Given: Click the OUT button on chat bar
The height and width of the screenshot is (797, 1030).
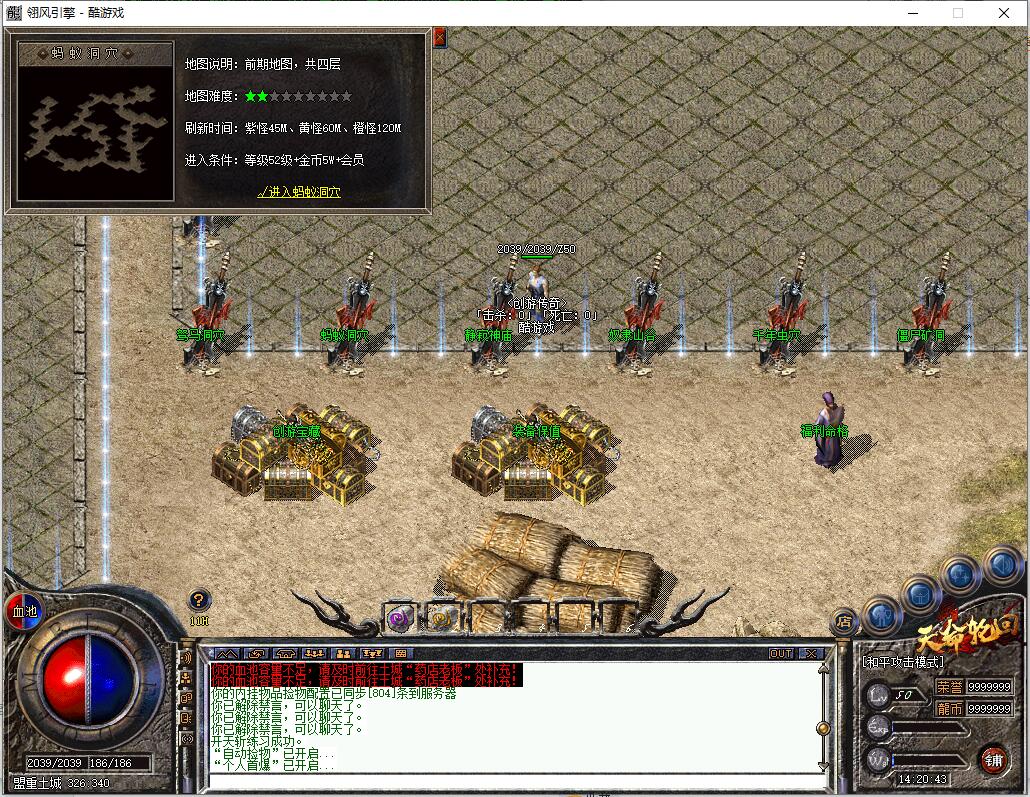Looking at the screenshot, I should [781, 653].
